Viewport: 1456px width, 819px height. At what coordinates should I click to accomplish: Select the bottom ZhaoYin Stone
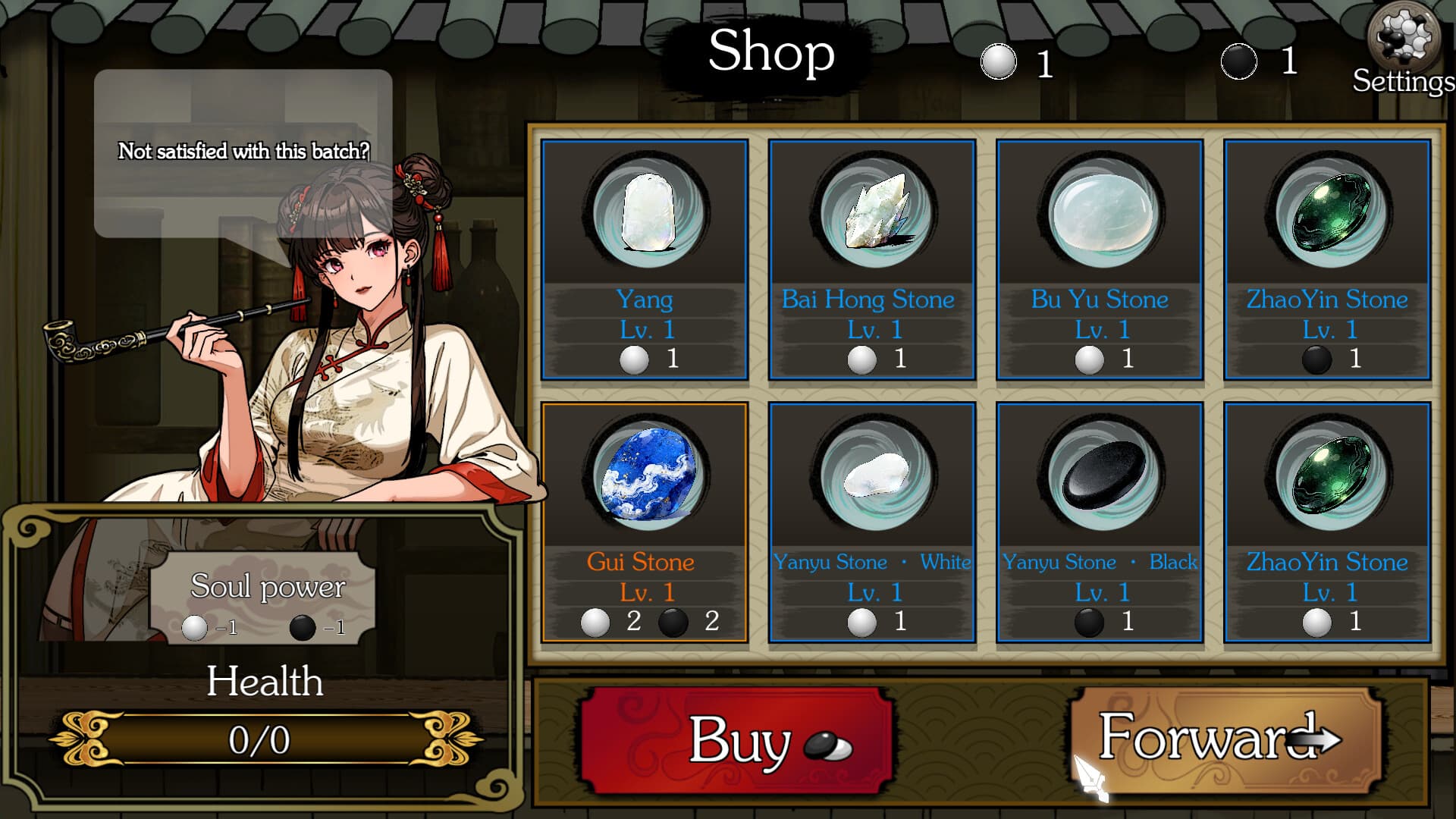[1326, 523]
